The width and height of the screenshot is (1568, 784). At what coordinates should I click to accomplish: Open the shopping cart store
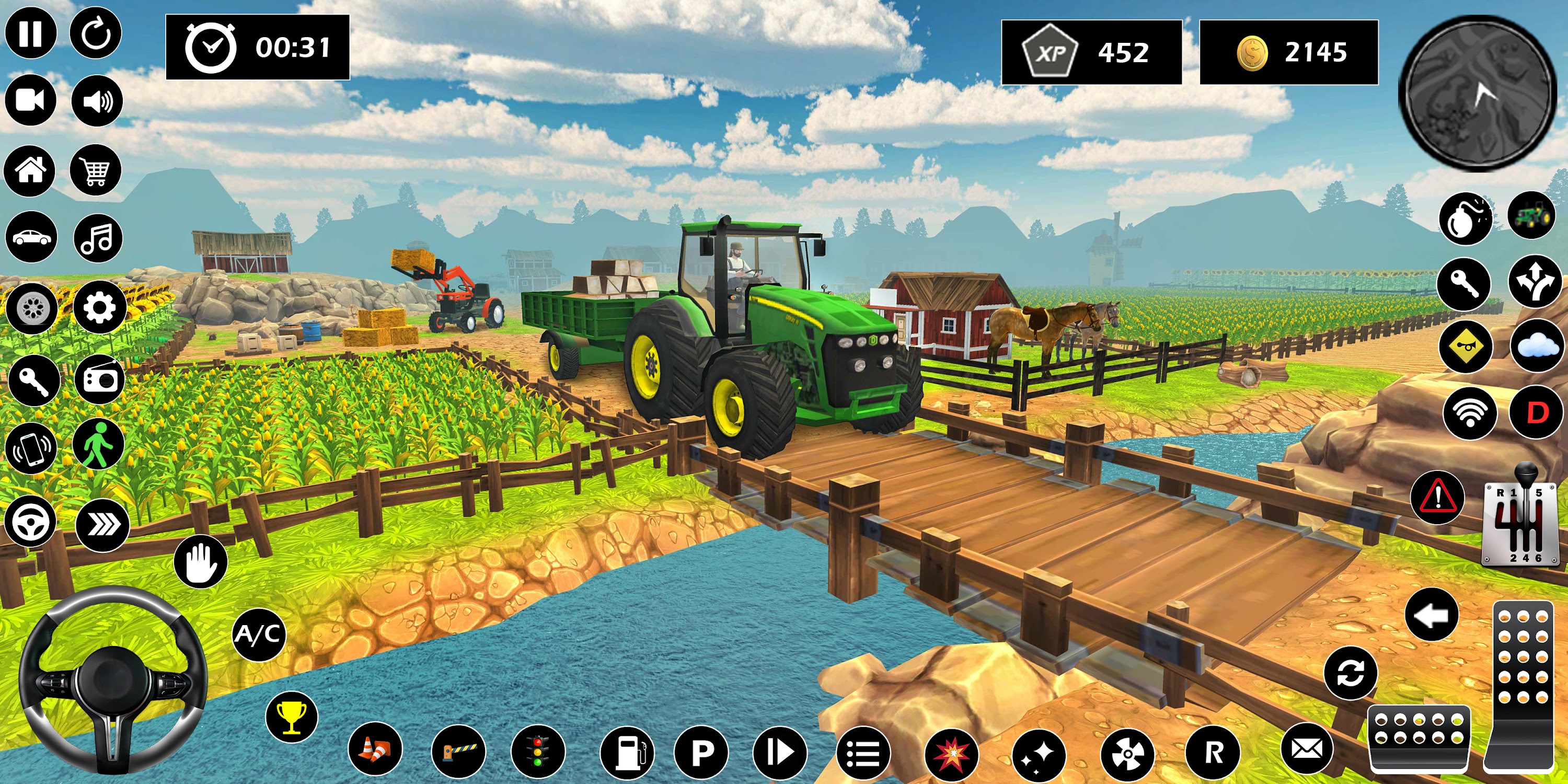pos(96,170)
